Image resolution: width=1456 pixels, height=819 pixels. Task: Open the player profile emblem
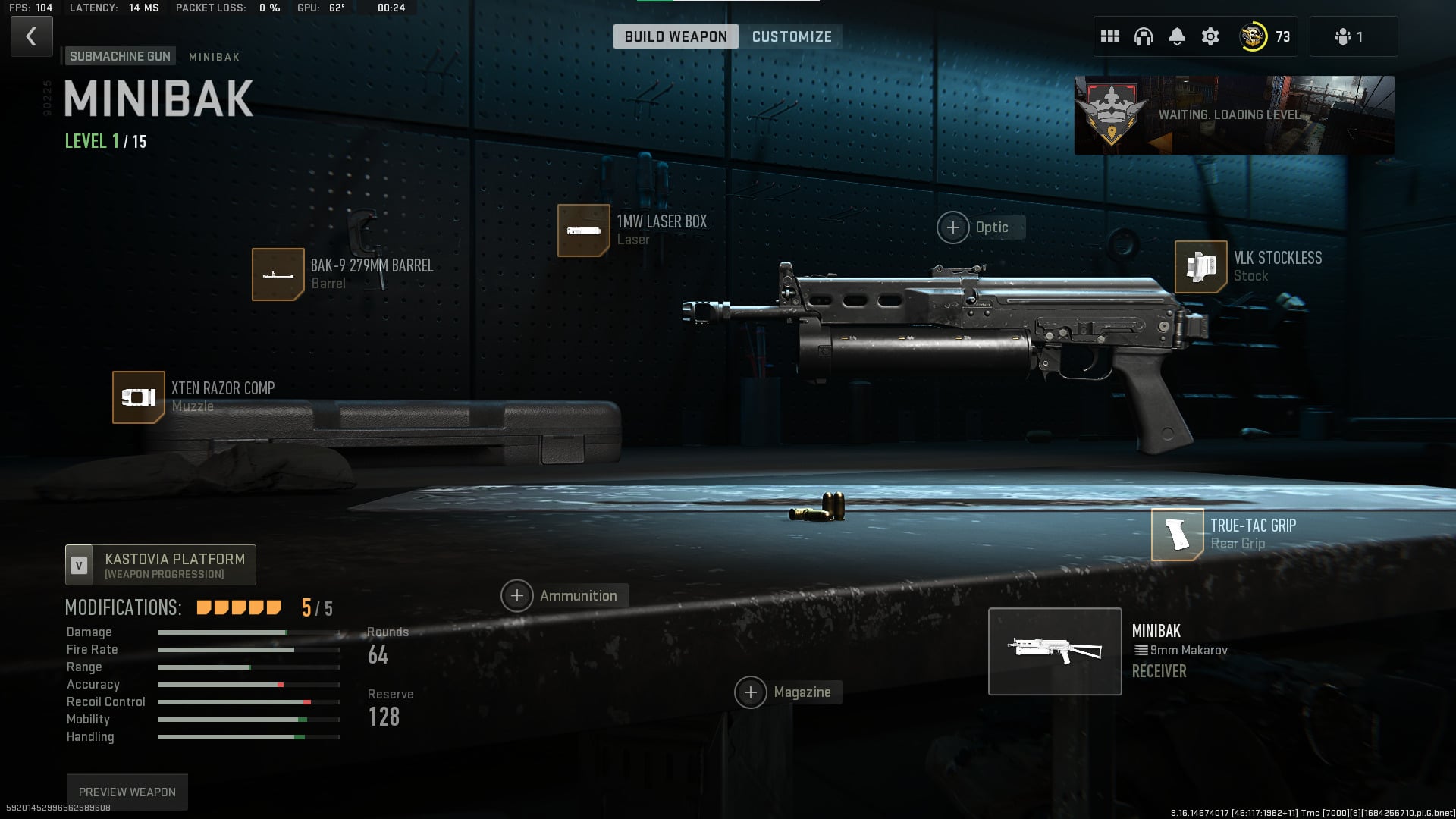pos(1253,36)
